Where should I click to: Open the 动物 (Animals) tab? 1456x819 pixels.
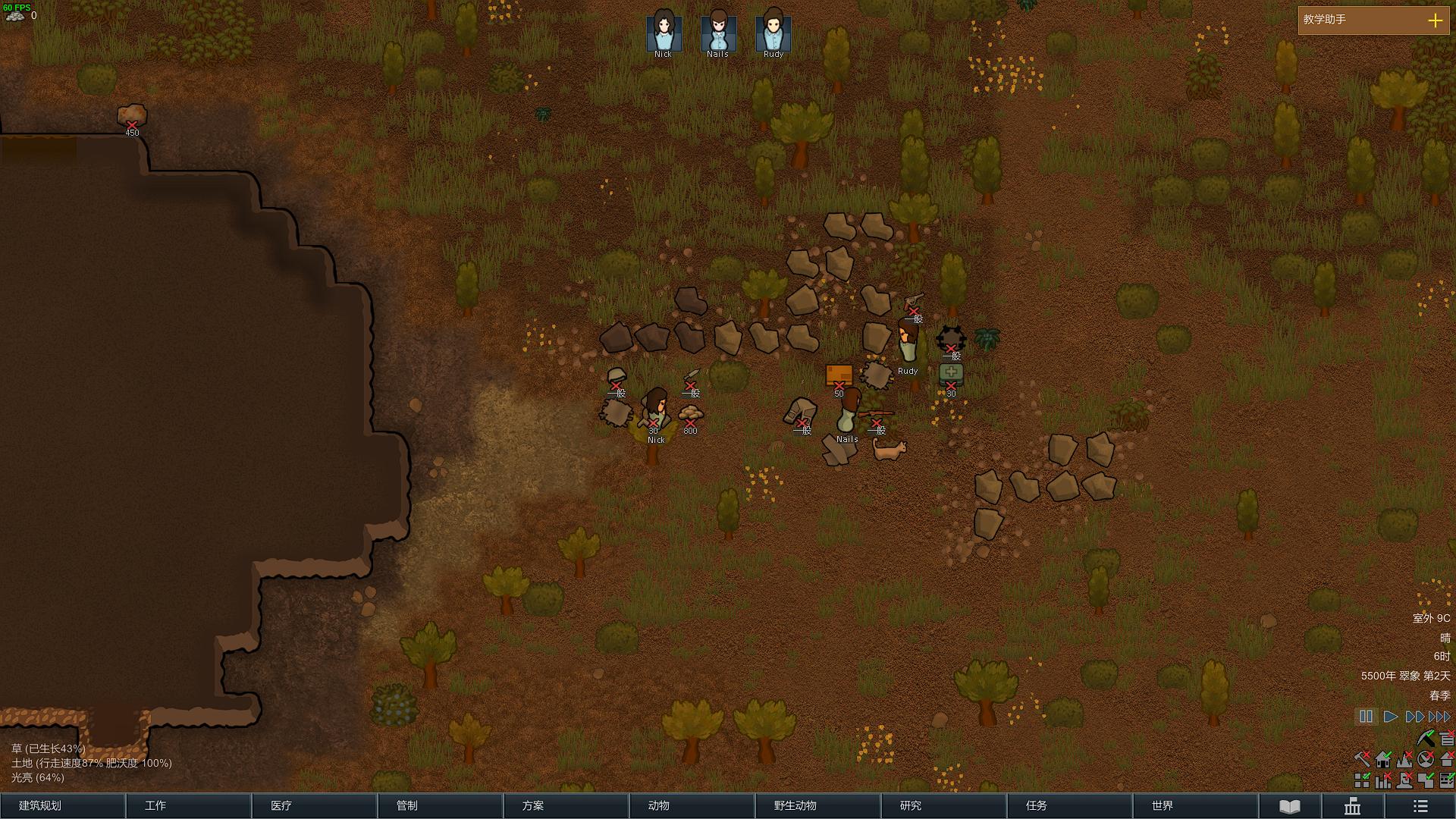click(692, 805)
